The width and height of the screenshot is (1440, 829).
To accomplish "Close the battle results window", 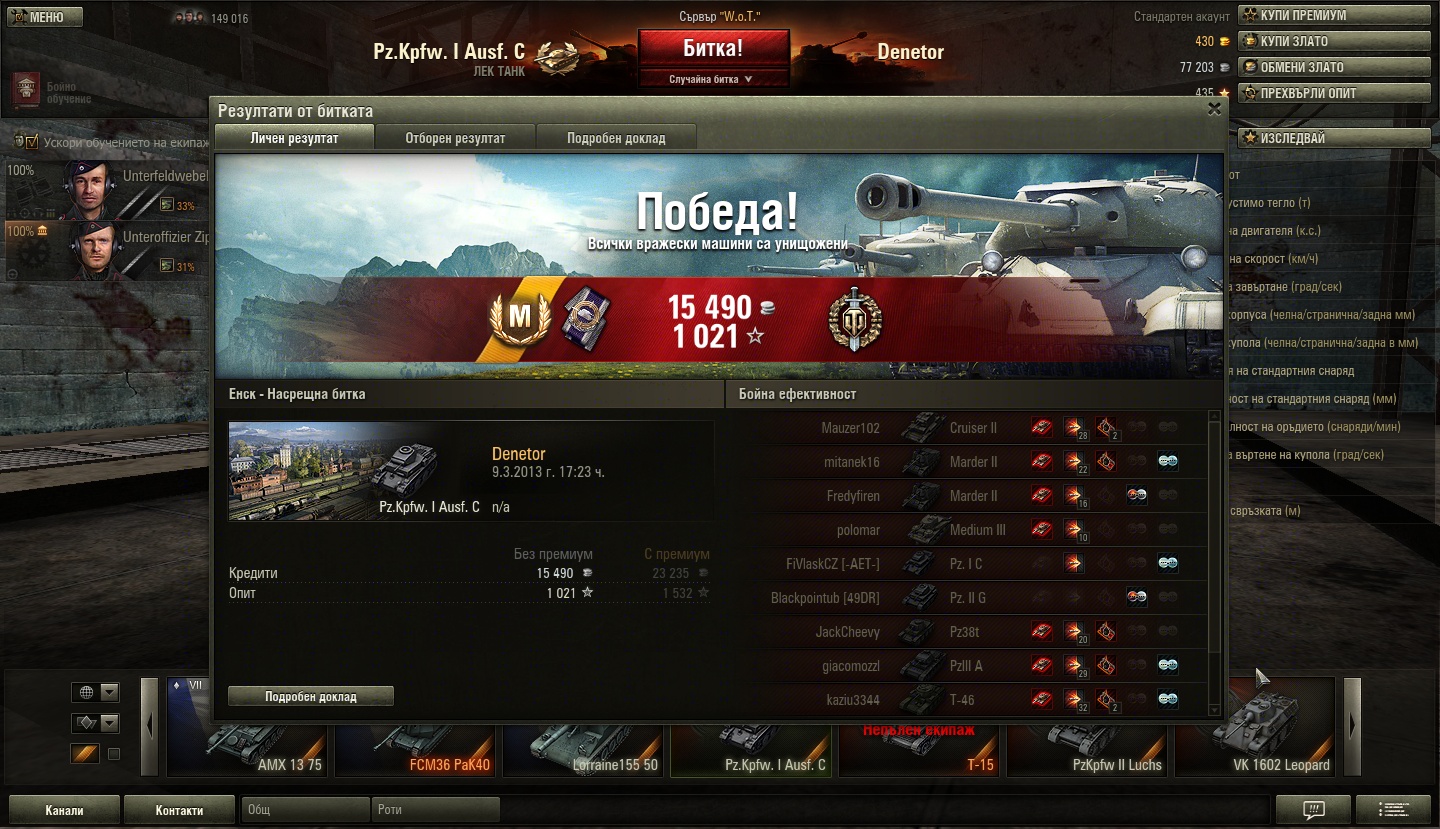I will click(x=1214, y=110).
